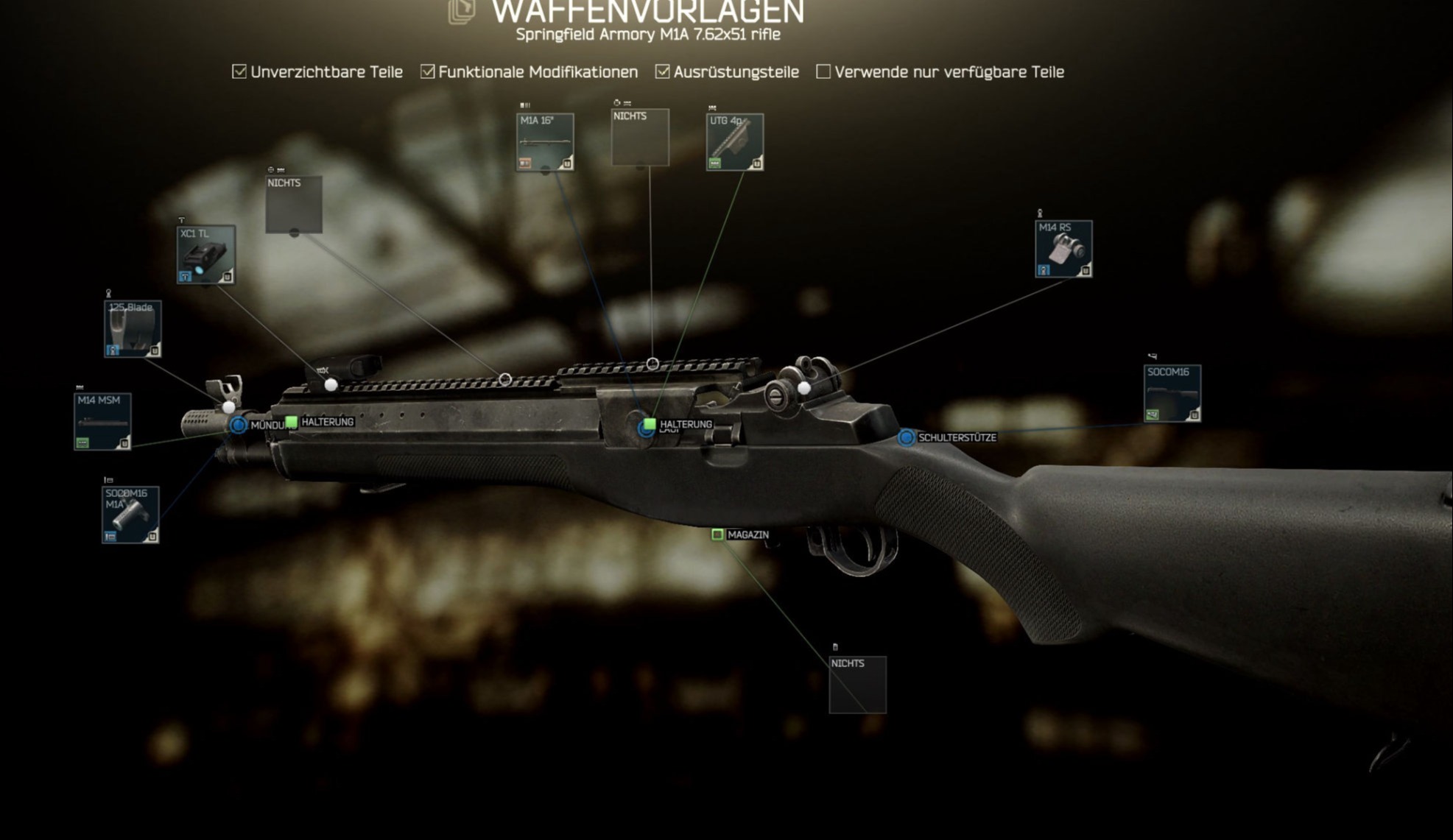Click the MAGAZIN attachment node

(x=717, y=534)
